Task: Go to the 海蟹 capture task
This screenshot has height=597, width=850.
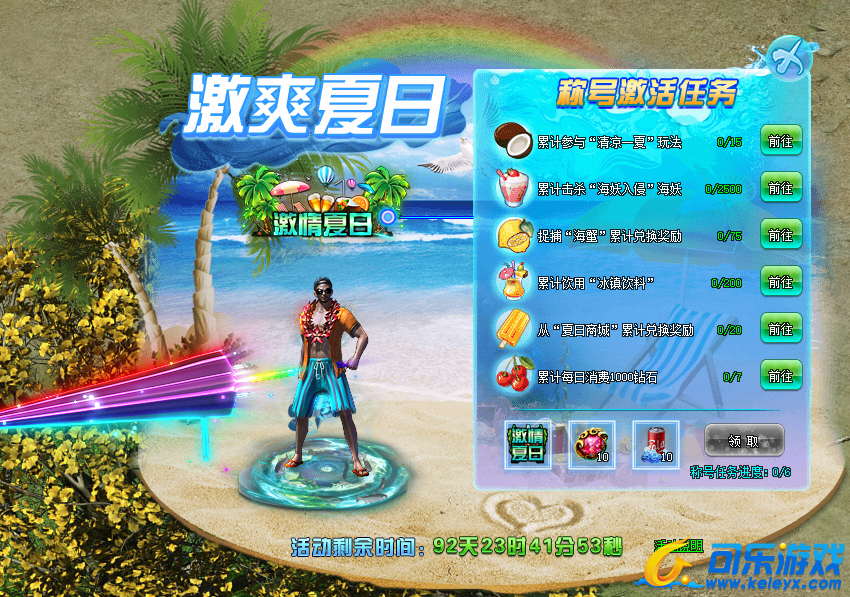Action: tap(780, 235)
